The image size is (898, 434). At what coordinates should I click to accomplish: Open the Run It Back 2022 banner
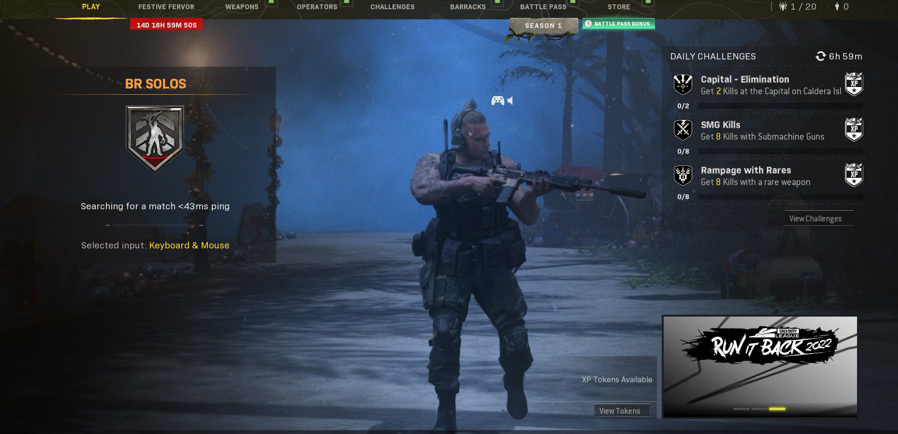tap(760, 365)
